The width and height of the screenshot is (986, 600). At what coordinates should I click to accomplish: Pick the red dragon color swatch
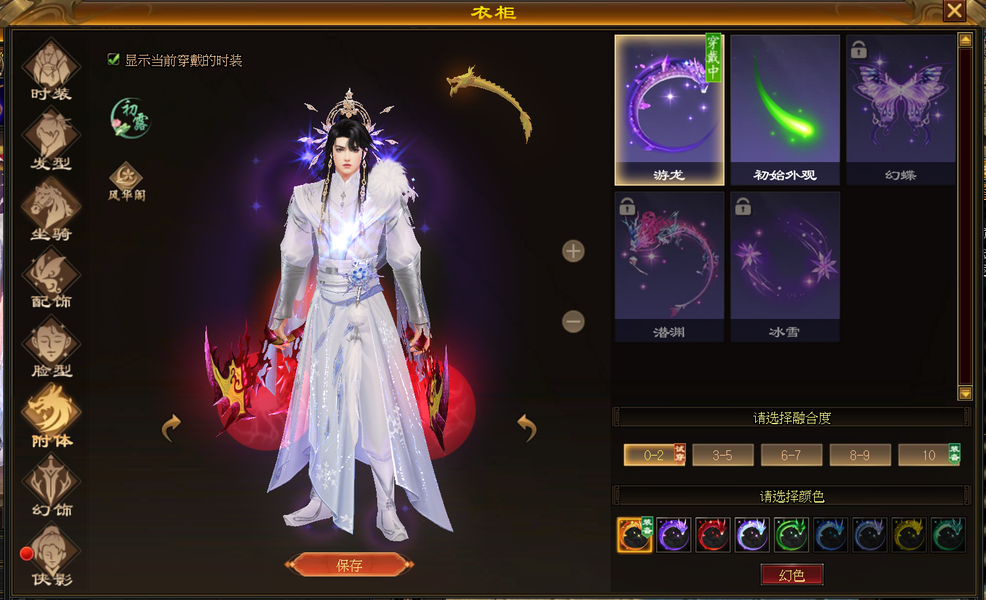[713, 535]
